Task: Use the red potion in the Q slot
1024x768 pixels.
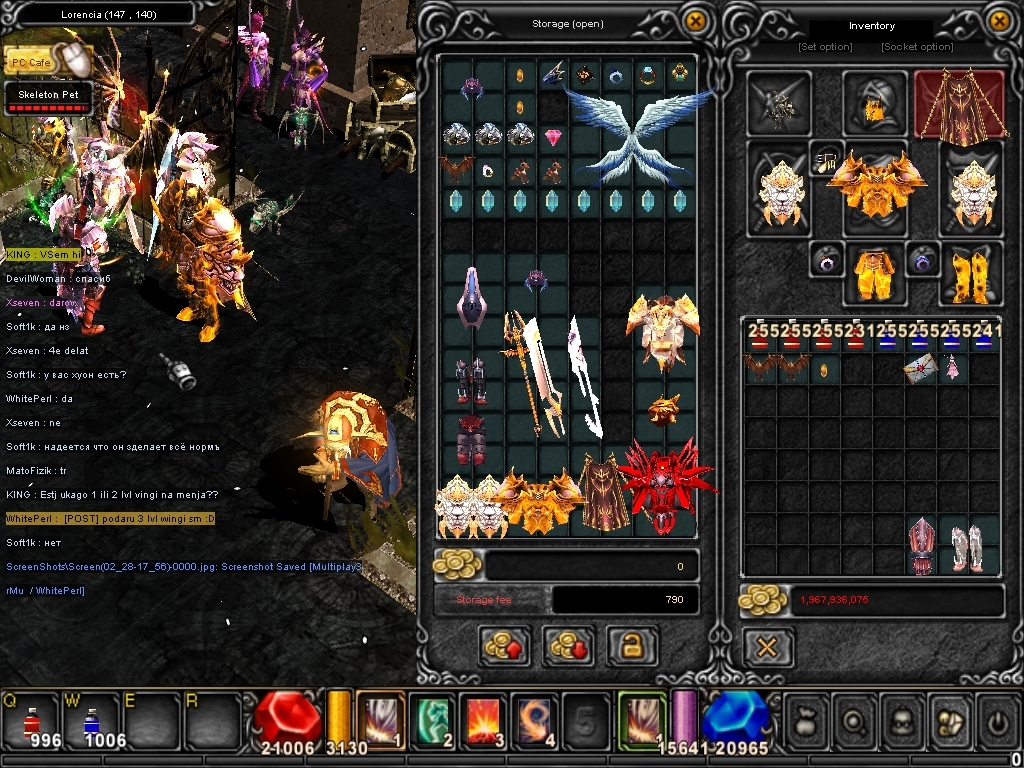Action: (x=31, y=717)
